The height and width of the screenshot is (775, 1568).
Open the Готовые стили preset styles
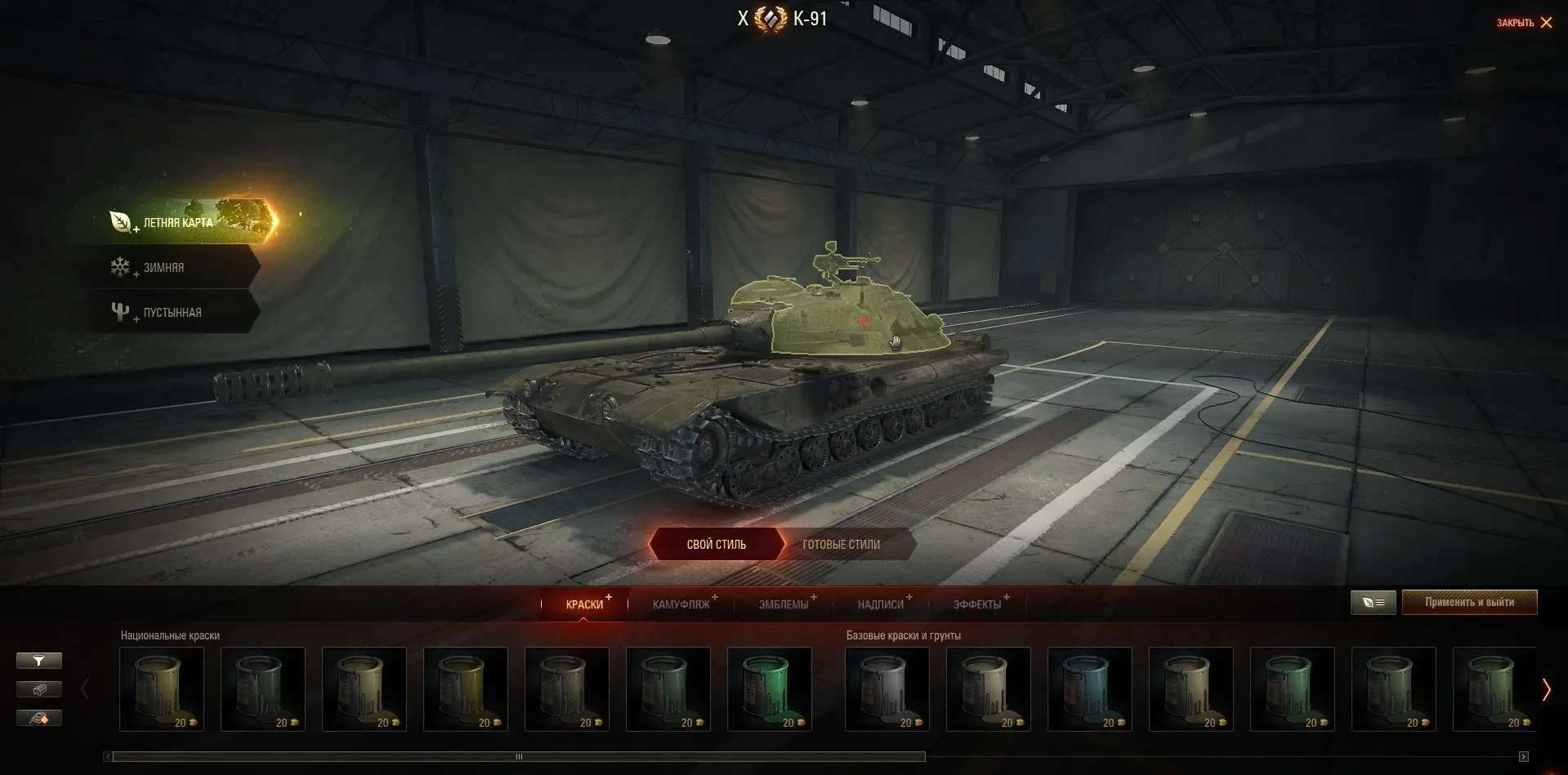point(842,545)
